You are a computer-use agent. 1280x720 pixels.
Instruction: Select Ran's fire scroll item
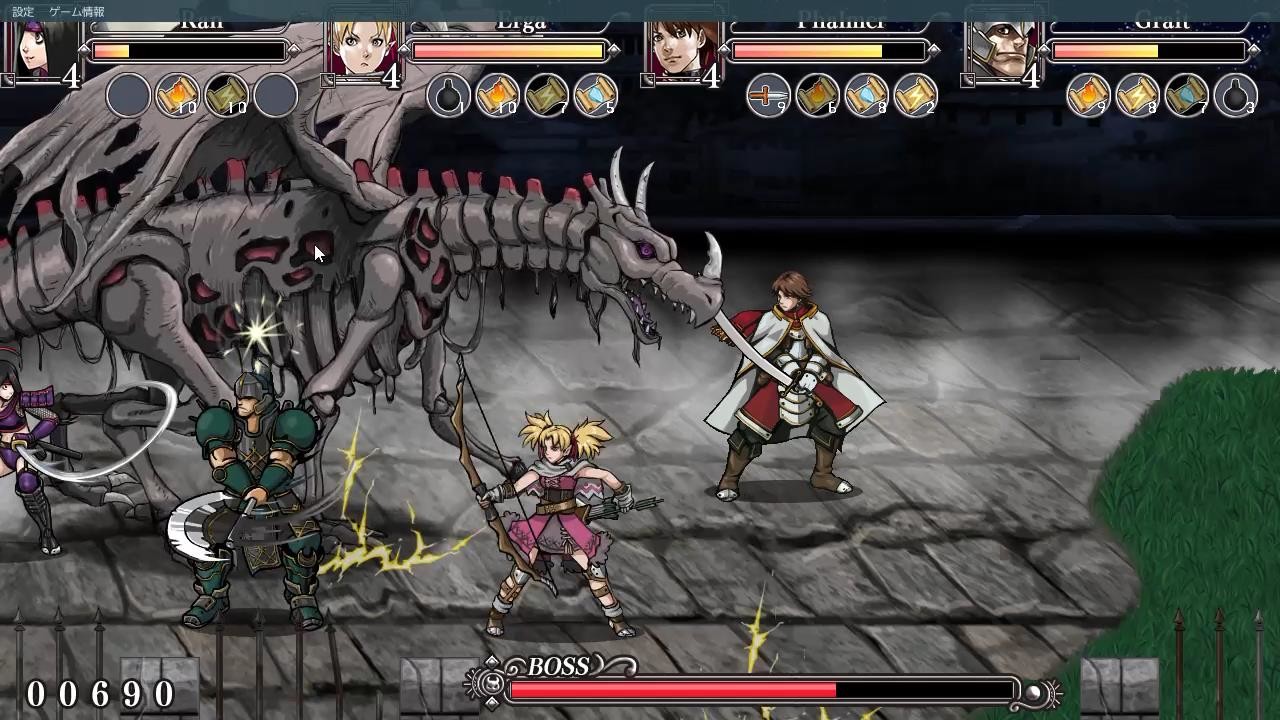point(177,95)
